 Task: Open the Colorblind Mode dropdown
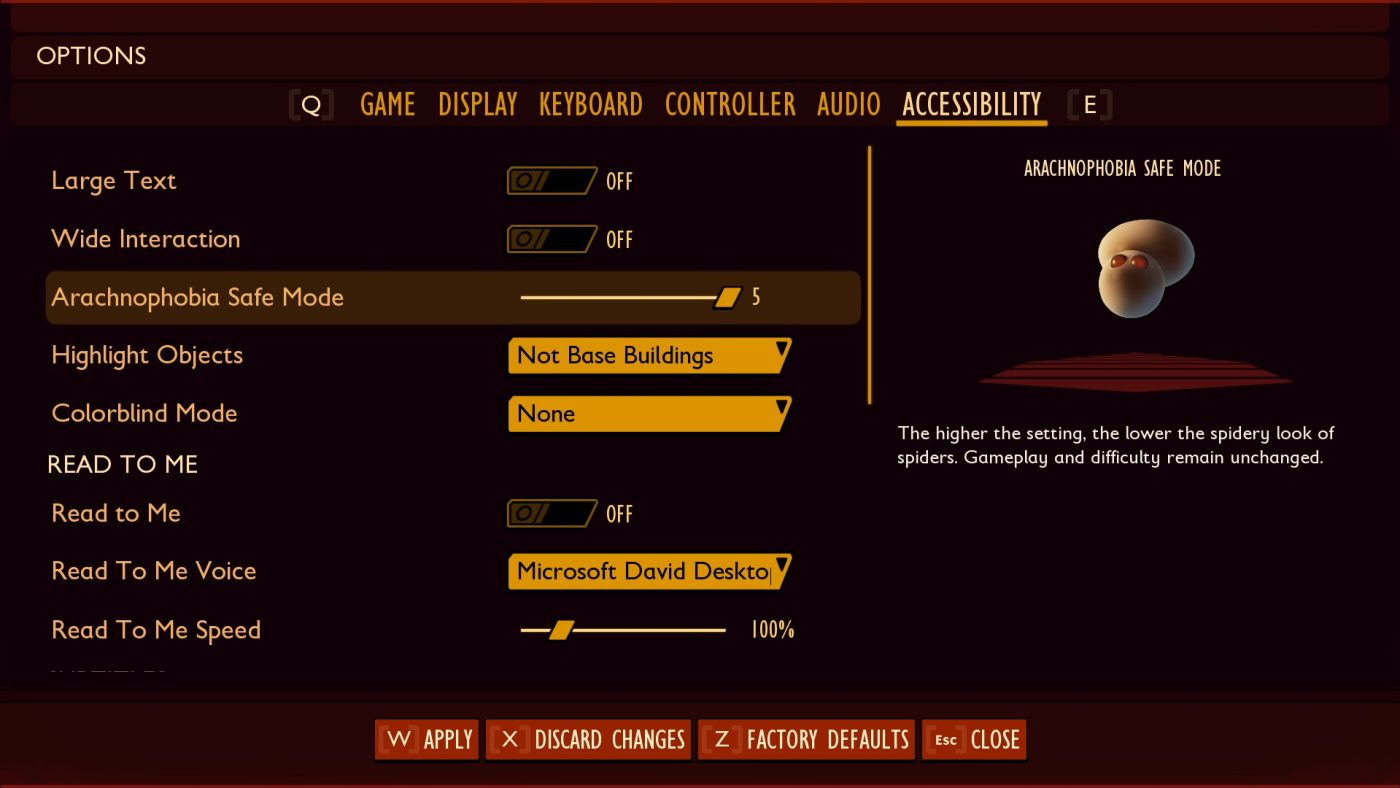click(650, 413)
